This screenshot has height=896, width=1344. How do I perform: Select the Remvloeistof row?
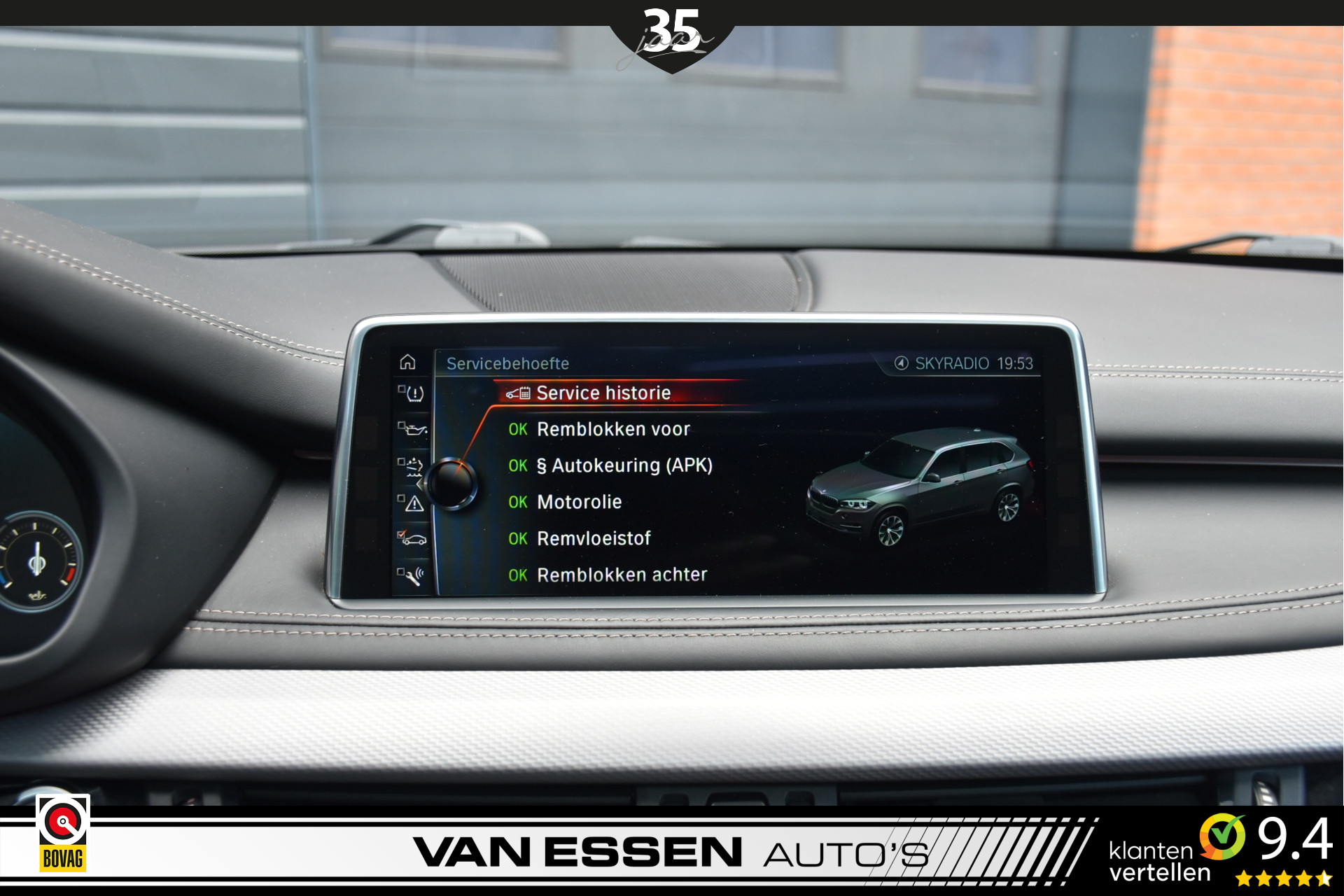(593, 538)
